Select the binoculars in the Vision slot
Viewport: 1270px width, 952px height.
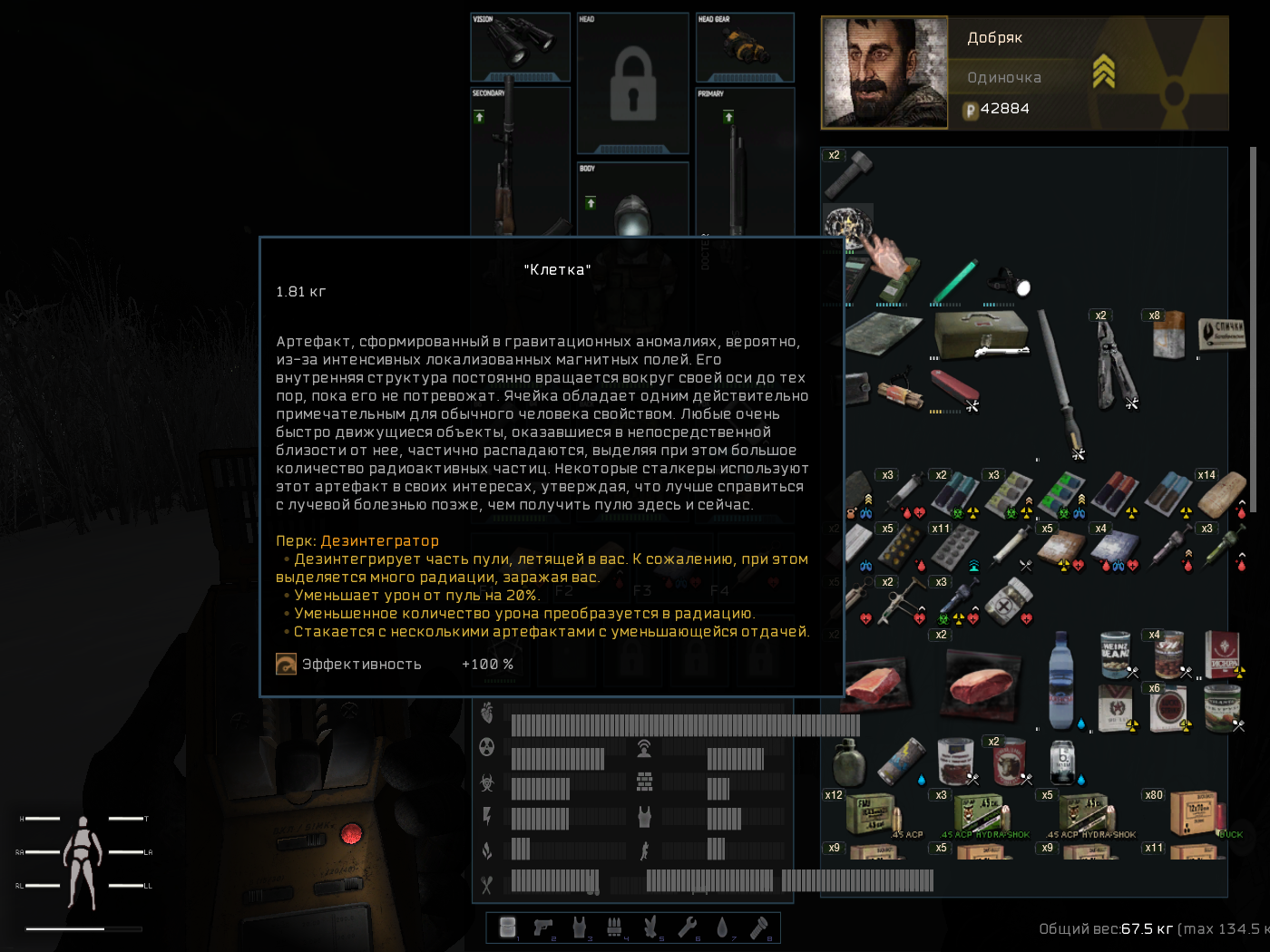[520, 43]
